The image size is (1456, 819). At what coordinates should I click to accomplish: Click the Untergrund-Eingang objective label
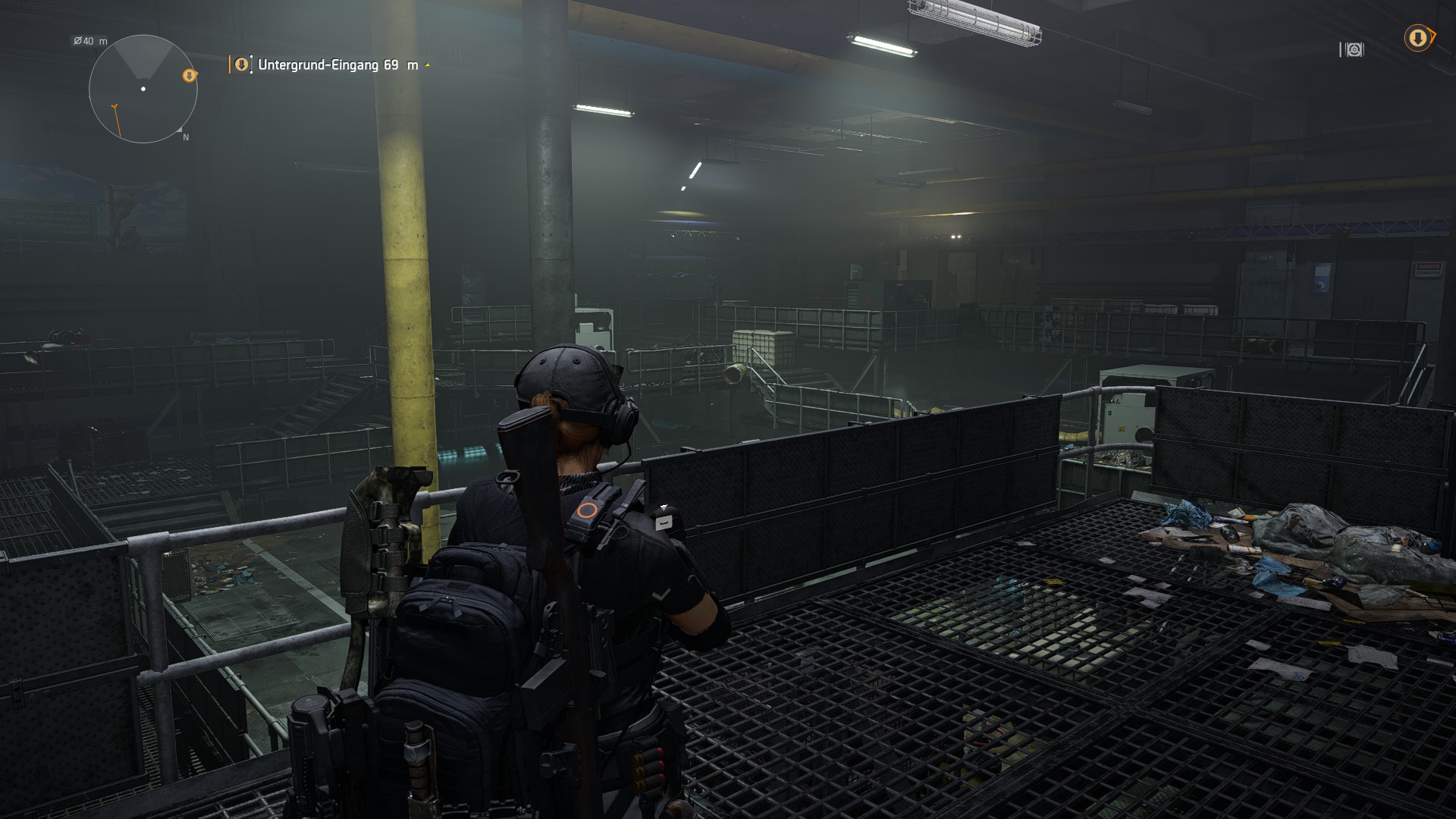318,66
